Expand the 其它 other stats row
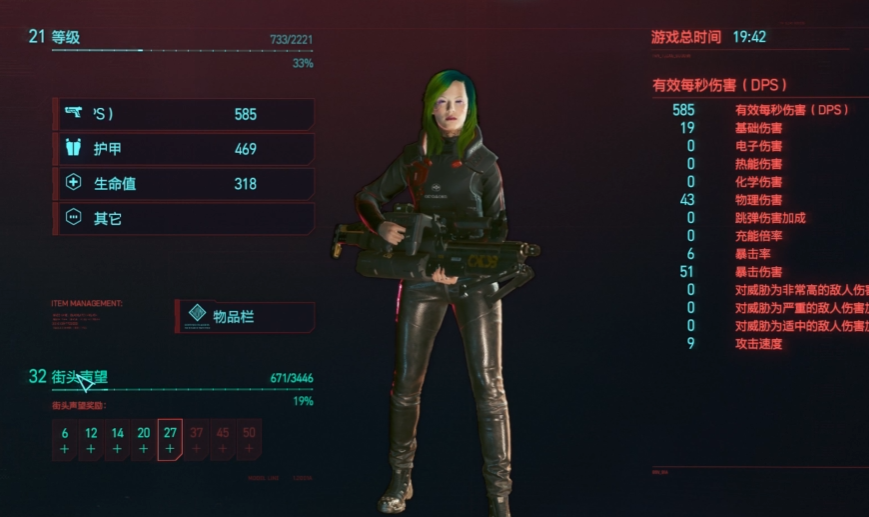This screenshot has height=517, width=869. (184, 218)
